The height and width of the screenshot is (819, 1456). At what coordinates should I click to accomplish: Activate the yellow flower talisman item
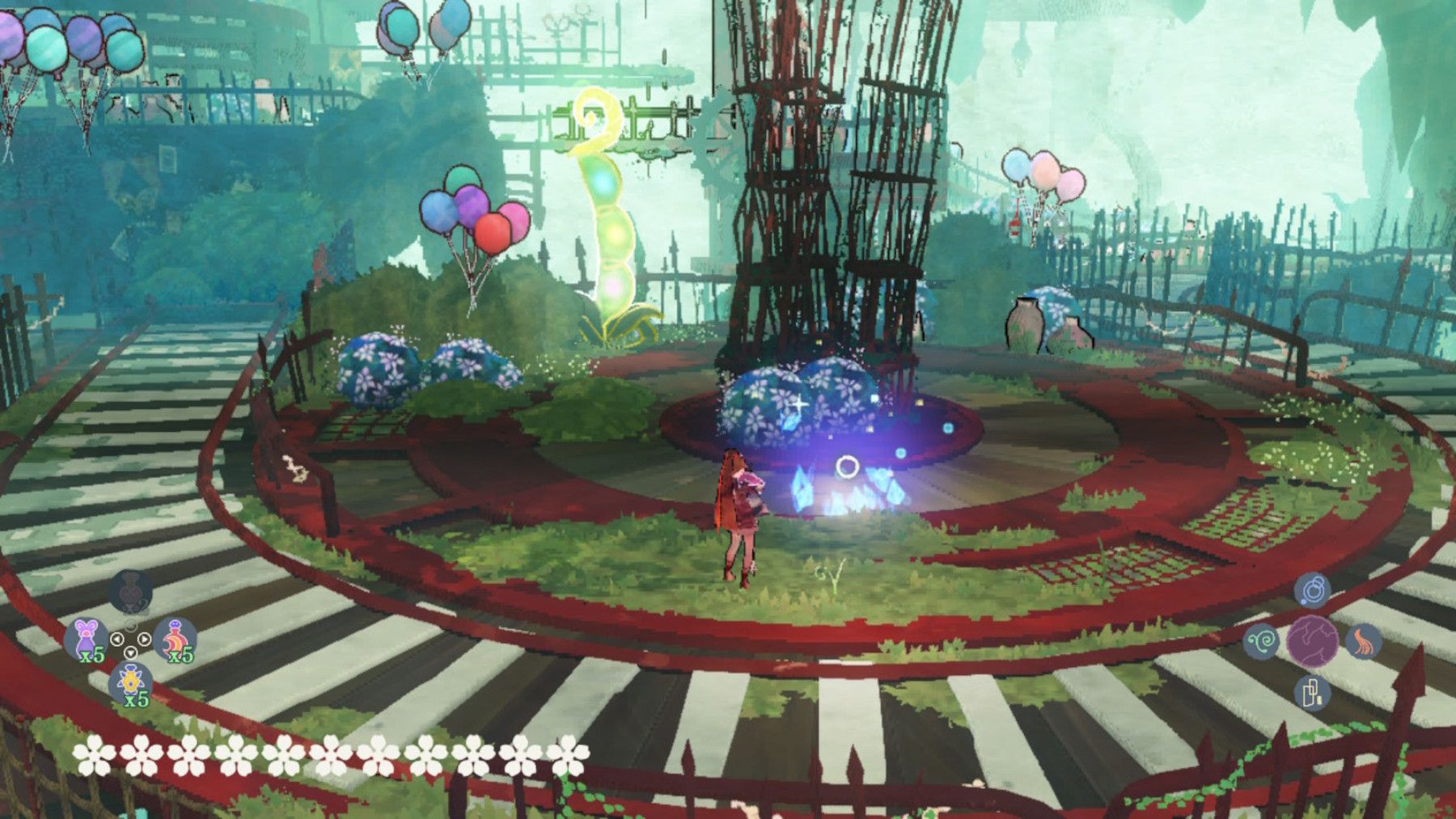(x=130, y=679)
